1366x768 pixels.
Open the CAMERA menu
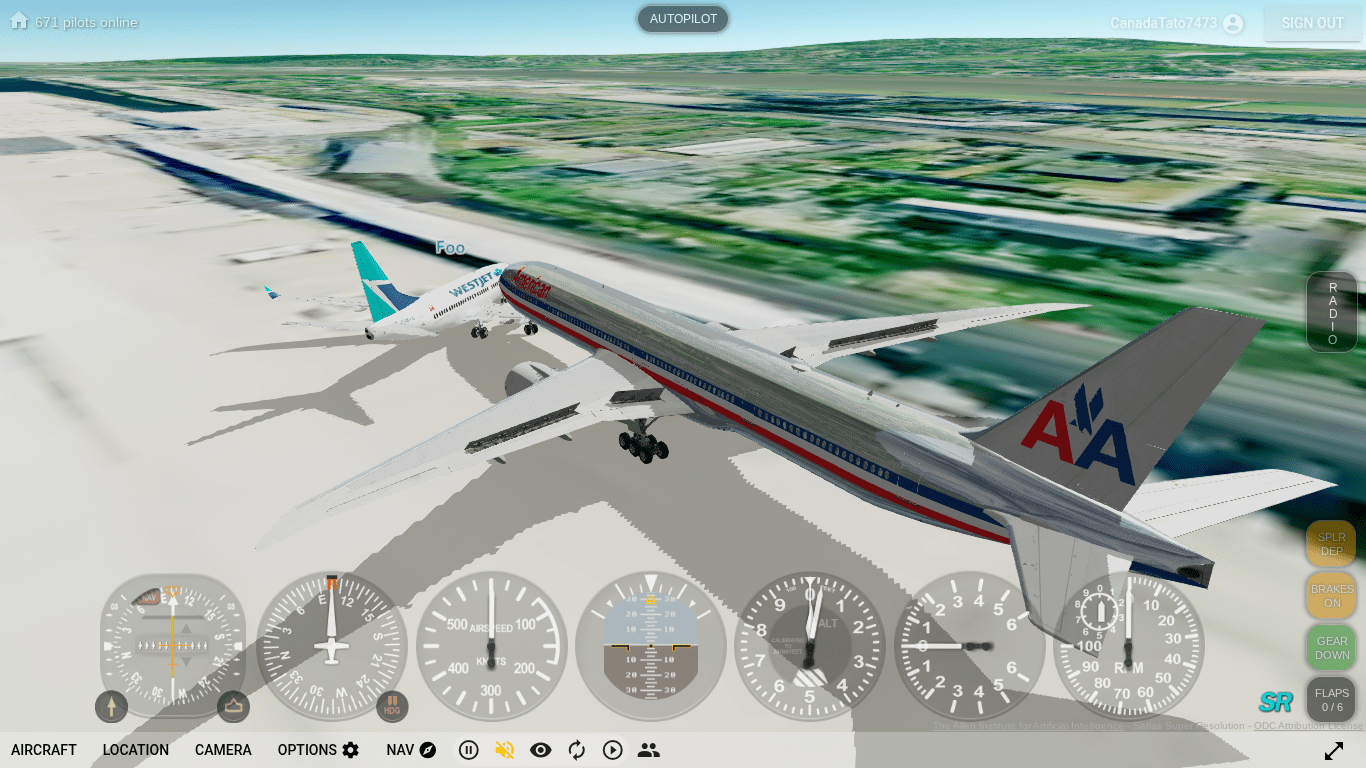tap(223, 750)
